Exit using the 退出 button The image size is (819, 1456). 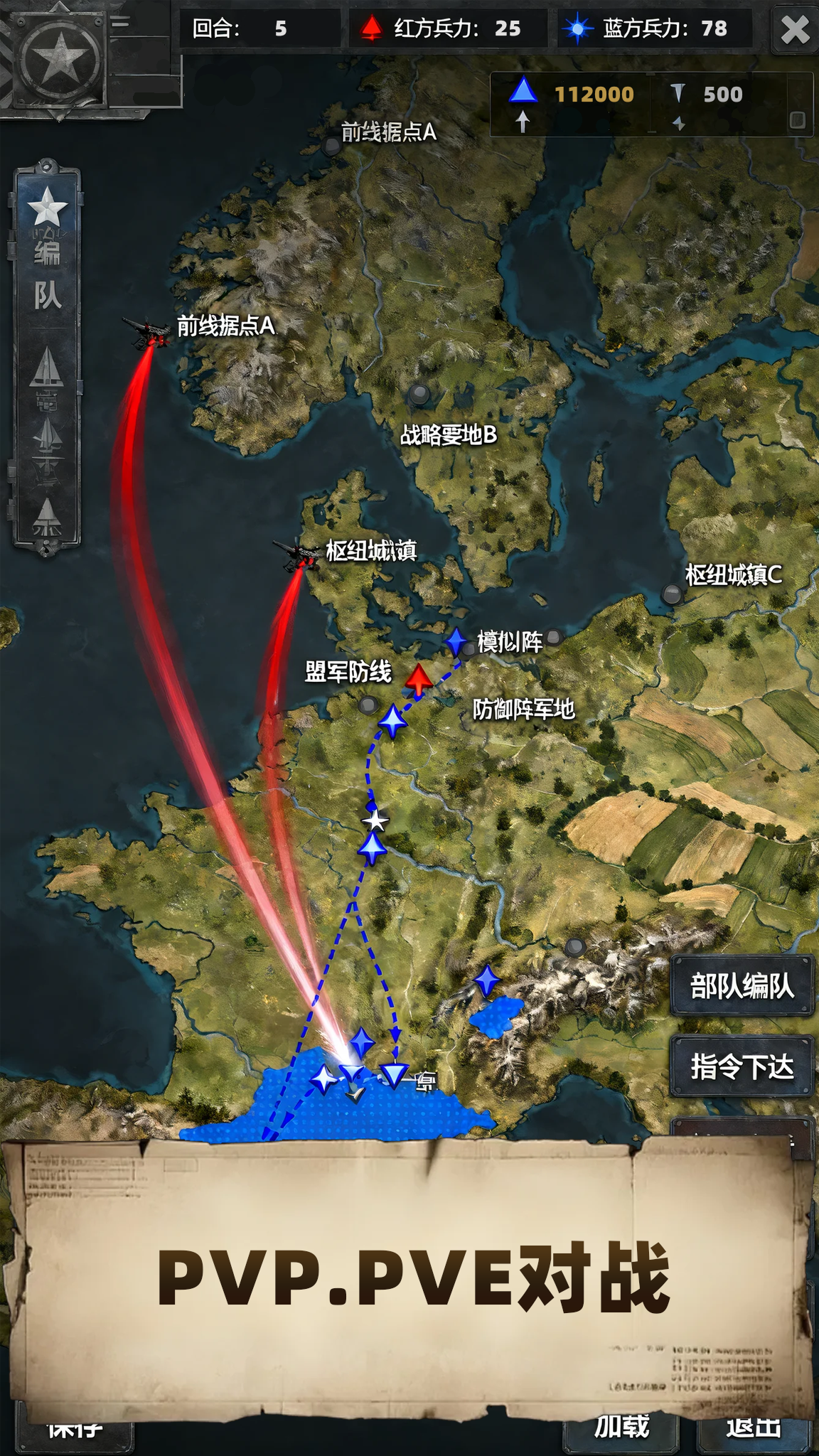754,1426
